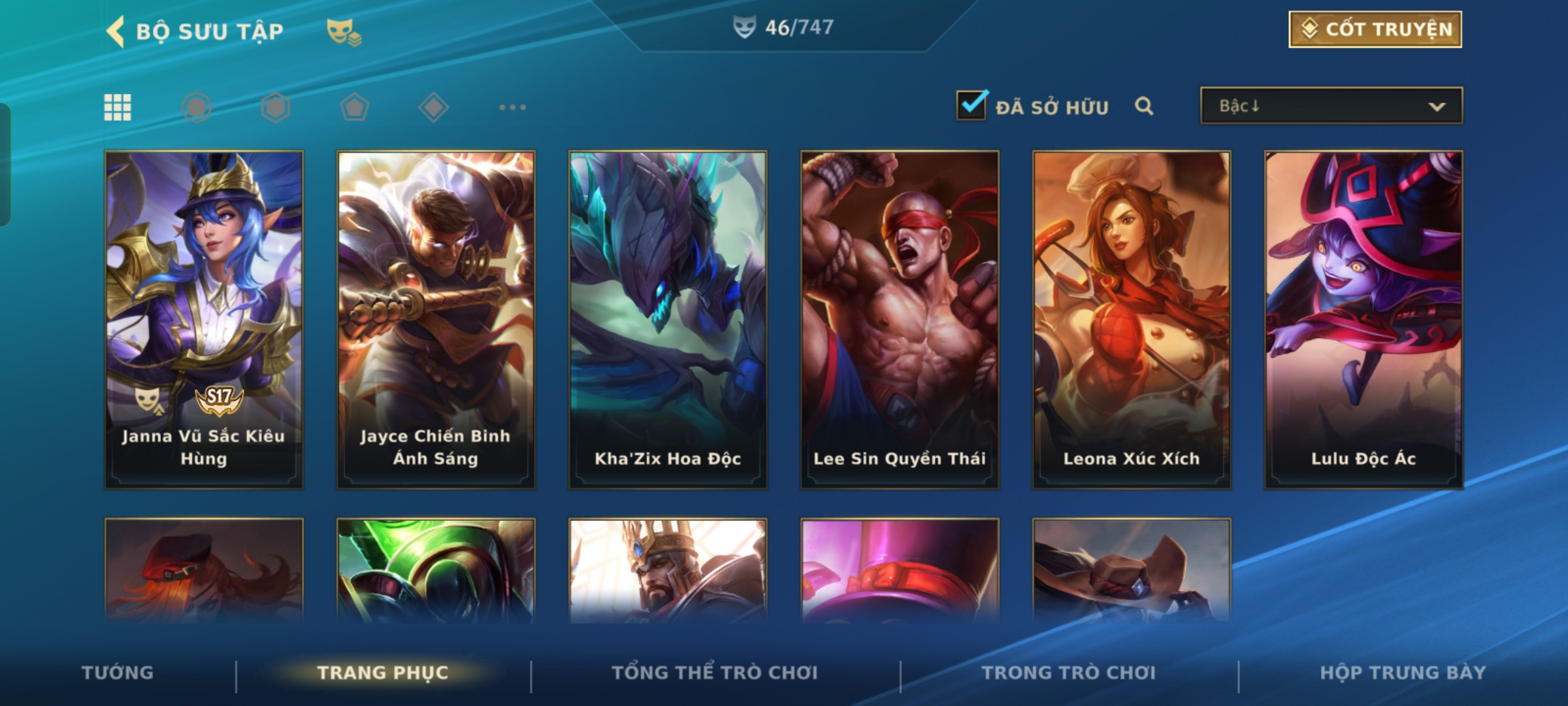Switch to the Tướng tab
Viewport: 1568px width, 706px height.
click(118, 673)
